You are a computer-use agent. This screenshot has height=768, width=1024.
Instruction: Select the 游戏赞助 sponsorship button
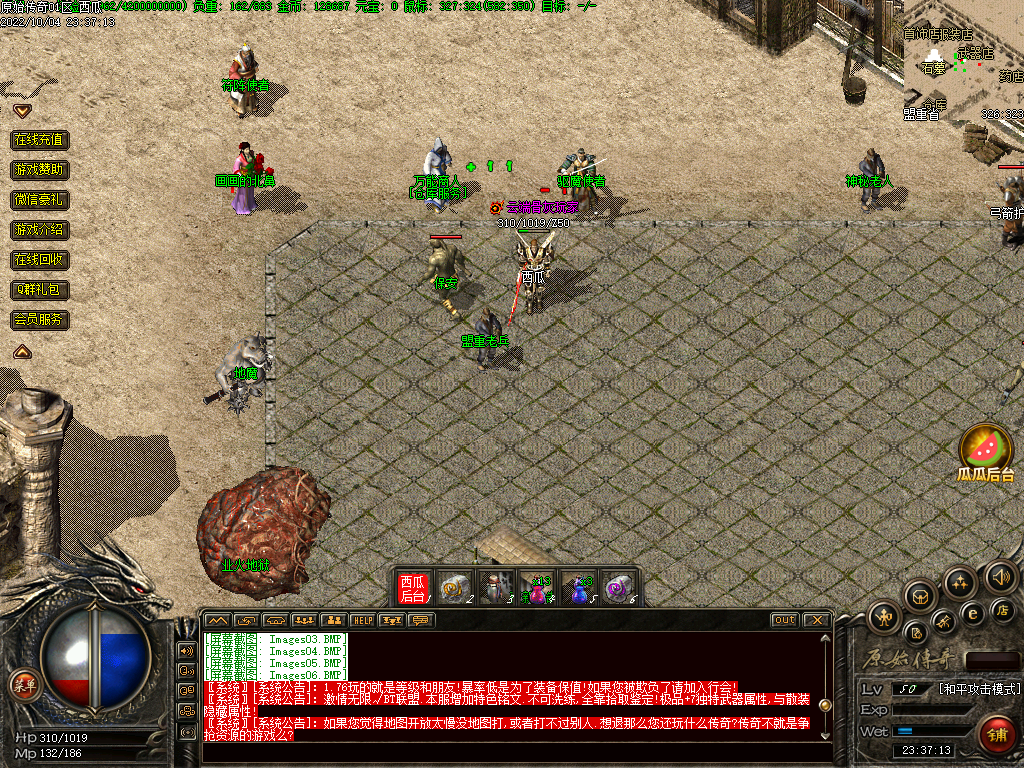[40, 170]
